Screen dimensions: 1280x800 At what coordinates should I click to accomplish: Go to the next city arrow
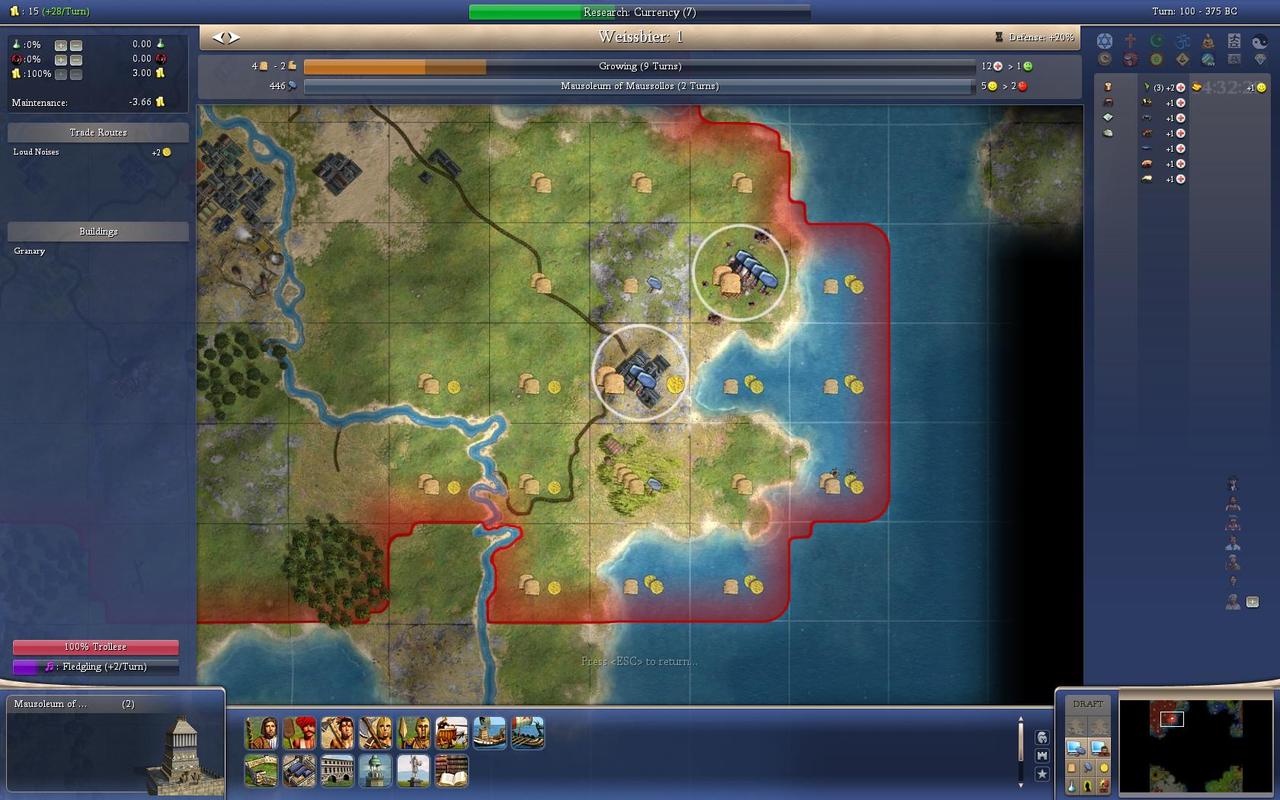pyautogui.click(x=235, y=37)
